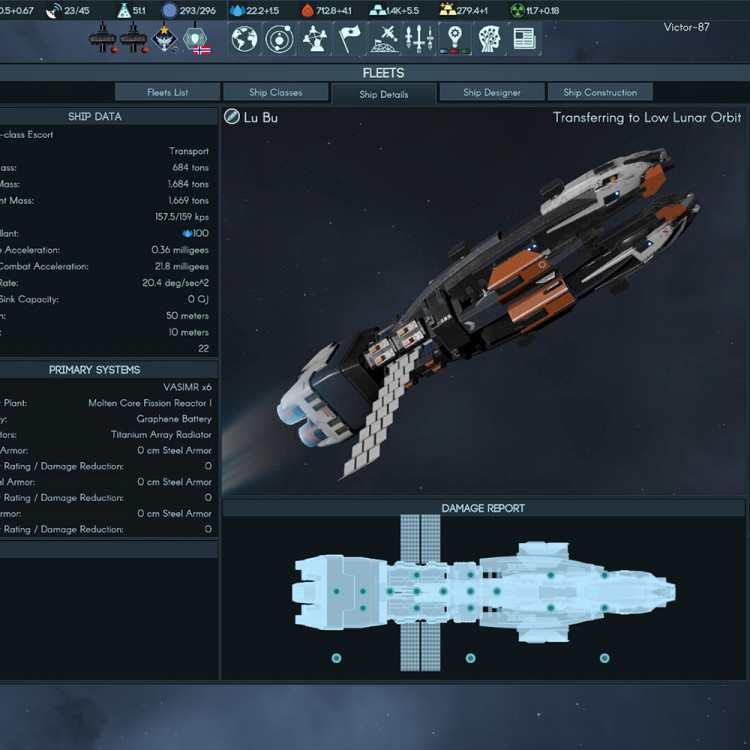Open the Ship Designer tab

(491, 92)
